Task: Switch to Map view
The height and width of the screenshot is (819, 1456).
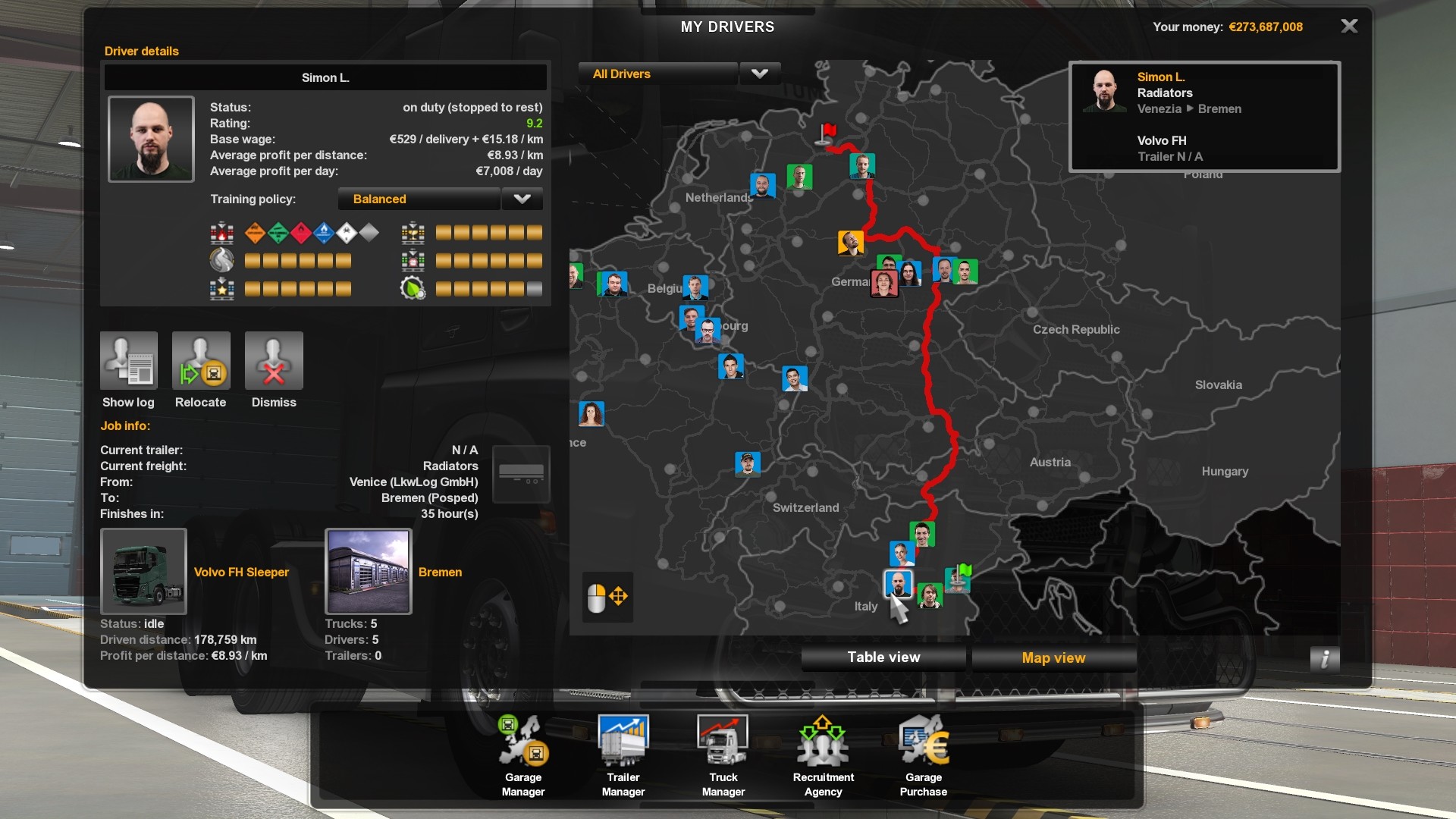Action: 1053,657
